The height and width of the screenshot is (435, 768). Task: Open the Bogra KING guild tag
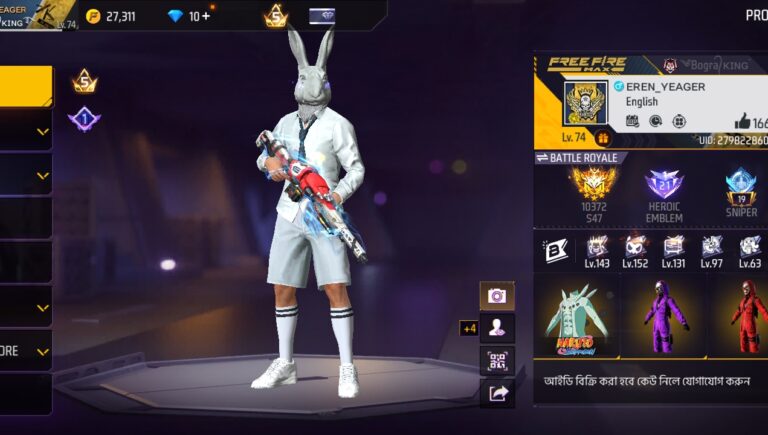[x=710, y=65]
